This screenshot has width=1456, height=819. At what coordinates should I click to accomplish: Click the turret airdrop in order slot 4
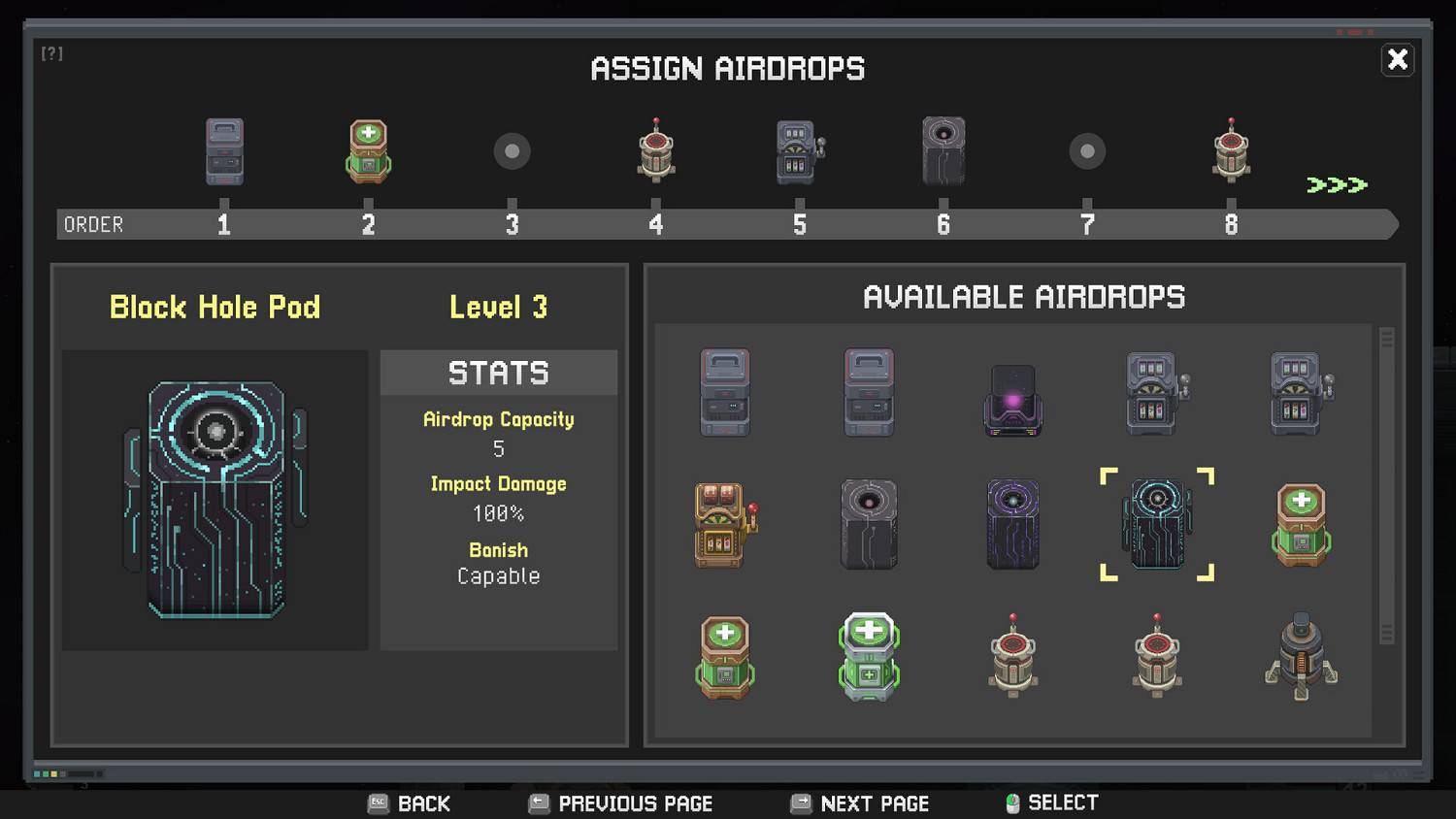[x=655, y=150]
